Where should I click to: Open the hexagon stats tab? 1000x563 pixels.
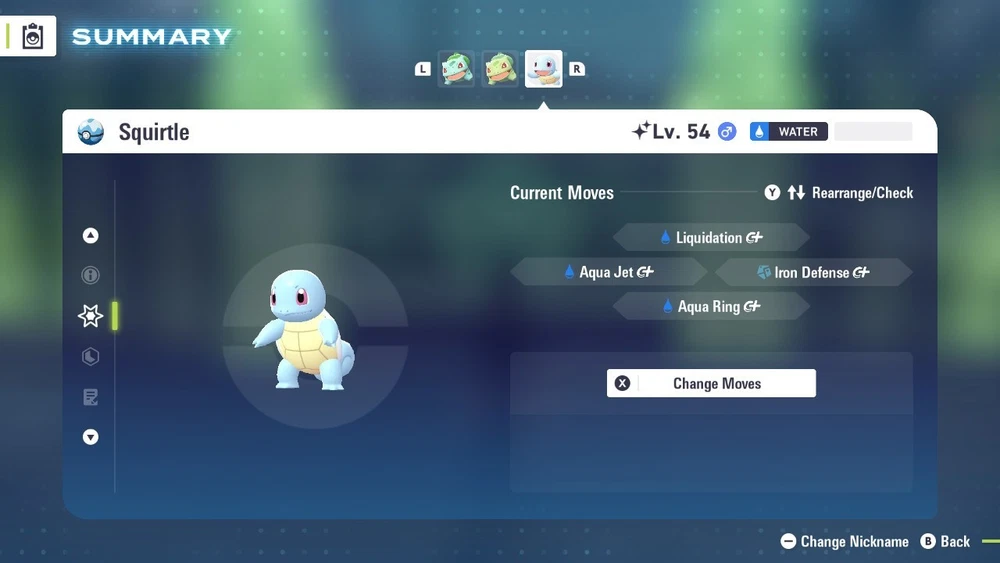pyautogui.click(x=91, y=356)
